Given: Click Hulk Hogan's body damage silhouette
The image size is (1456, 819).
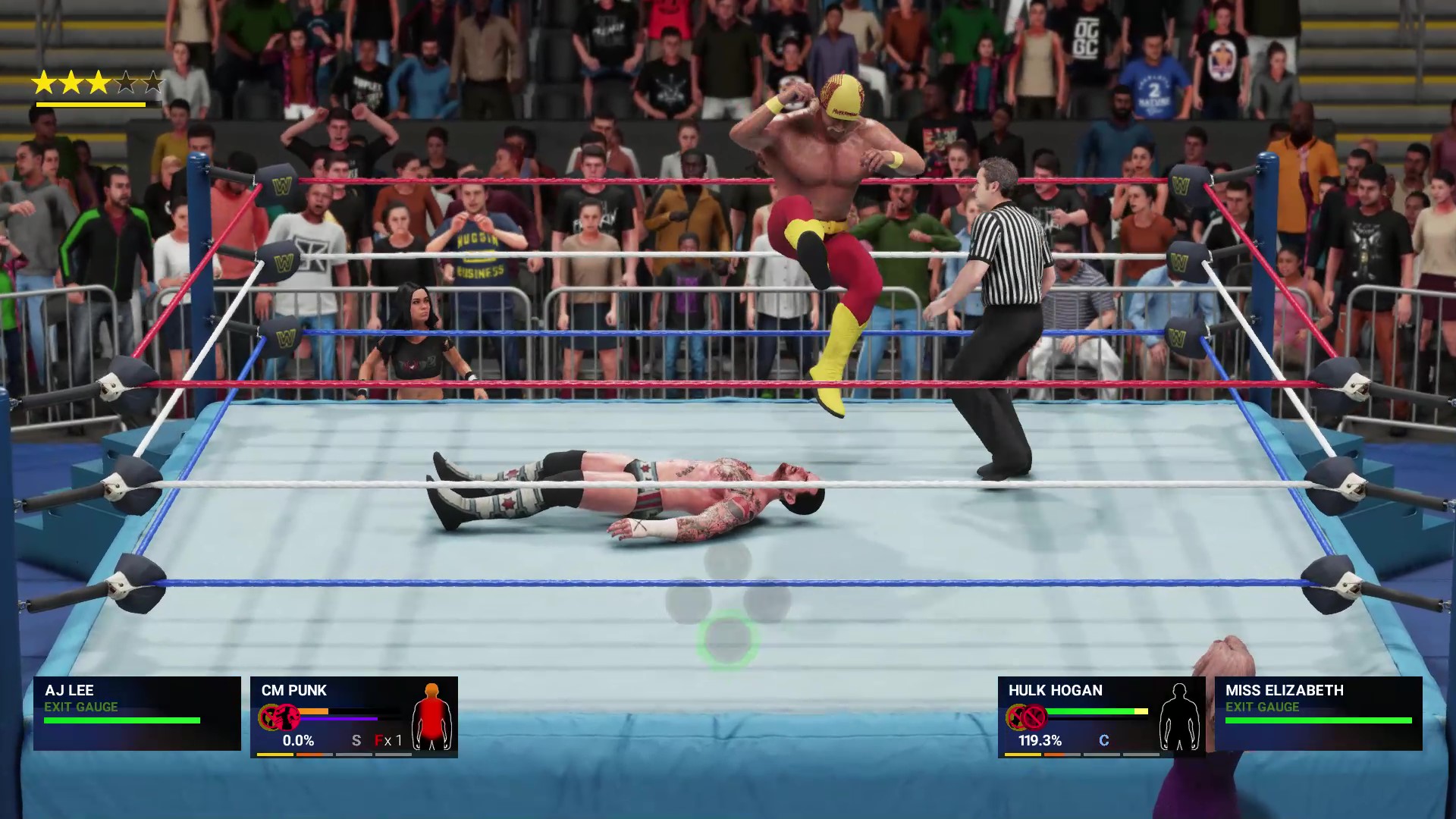Looking at the screenshot, I should click(1178, 717).
